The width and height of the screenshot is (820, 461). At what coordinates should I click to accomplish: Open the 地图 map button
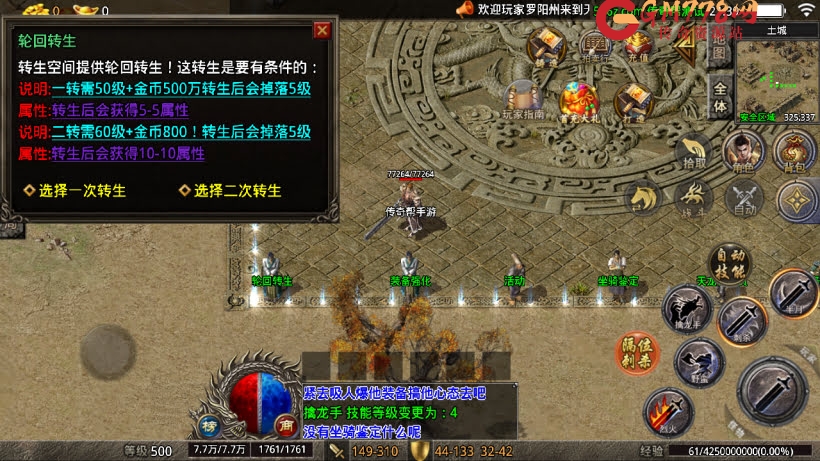719,50
